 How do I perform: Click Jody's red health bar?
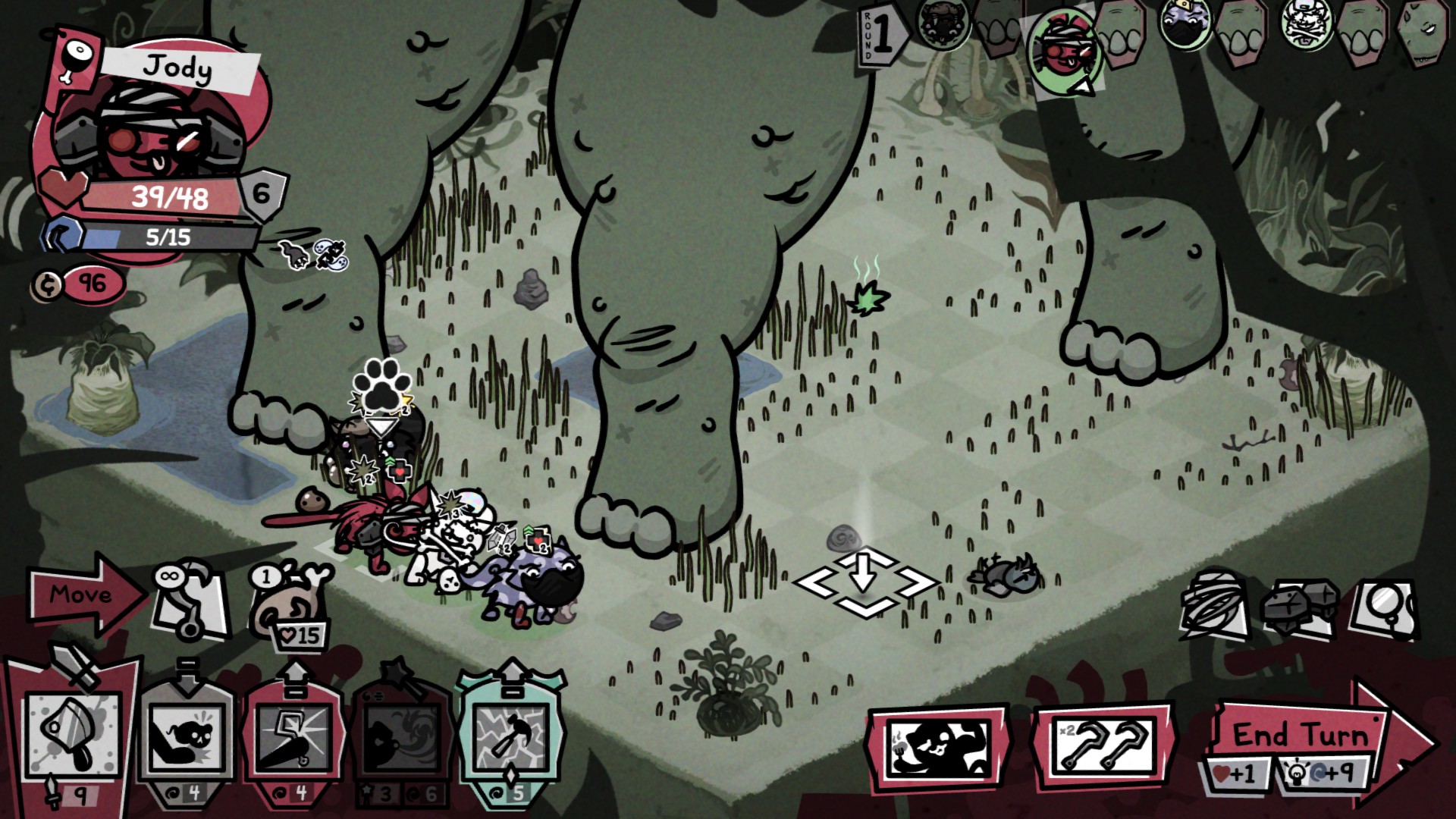(171, 196)
